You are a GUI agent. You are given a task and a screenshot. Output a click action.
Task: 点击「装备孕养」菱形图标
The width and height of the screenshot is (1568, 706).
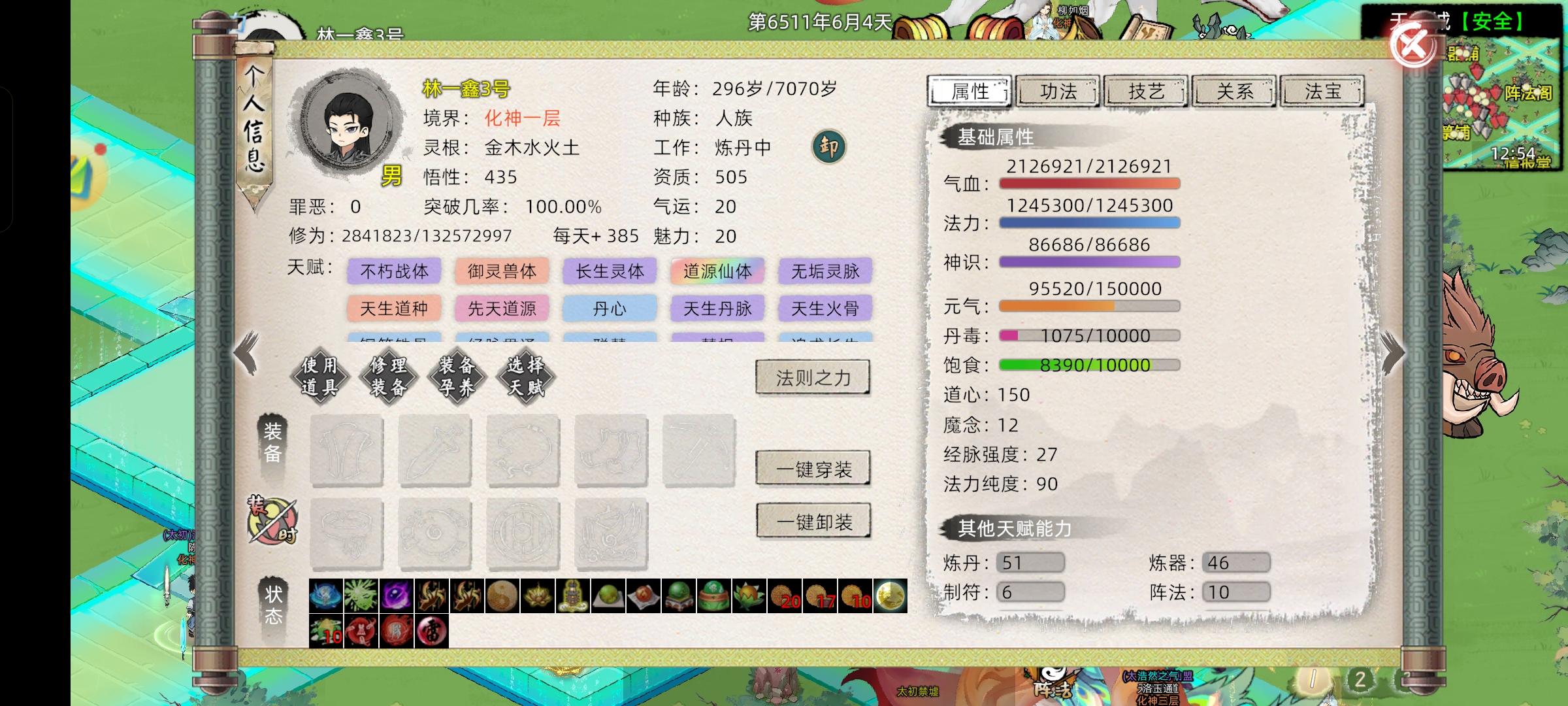[458, 377]
